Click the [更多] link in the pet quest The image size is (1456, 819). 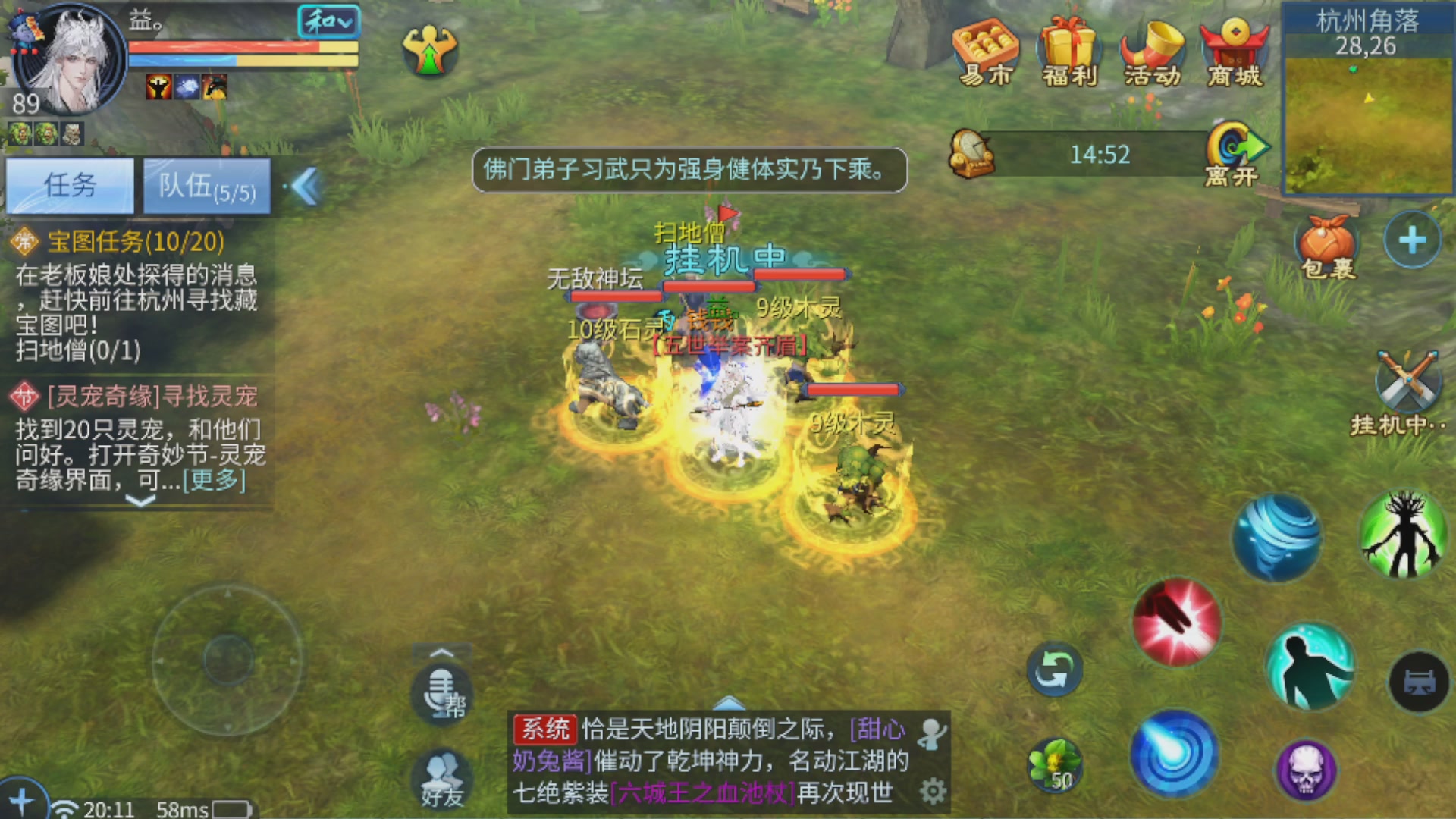pyautogui.click(x=215, y=482)
